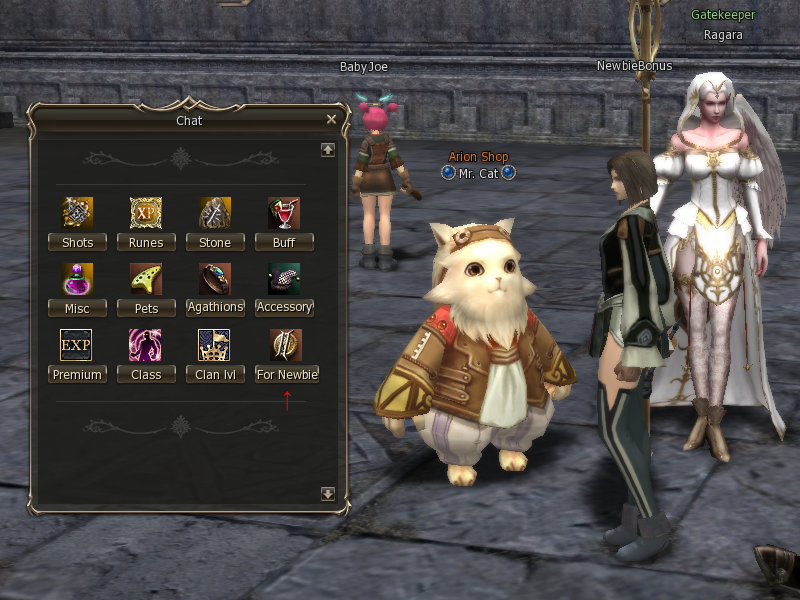Click the purple potion Misc icon

(x=77, y=279)
